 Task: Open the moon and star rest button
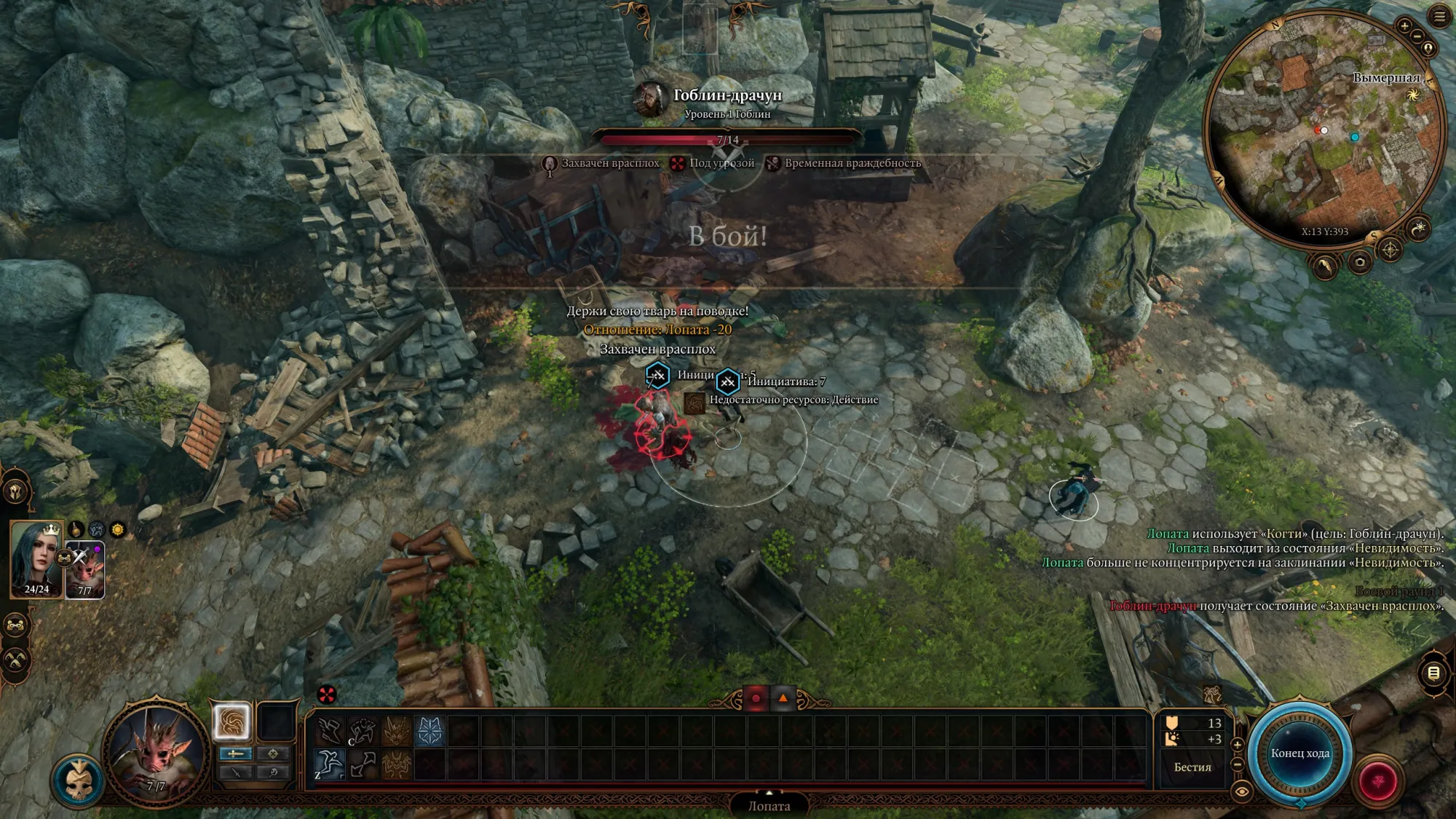[x=1418, y=229]
